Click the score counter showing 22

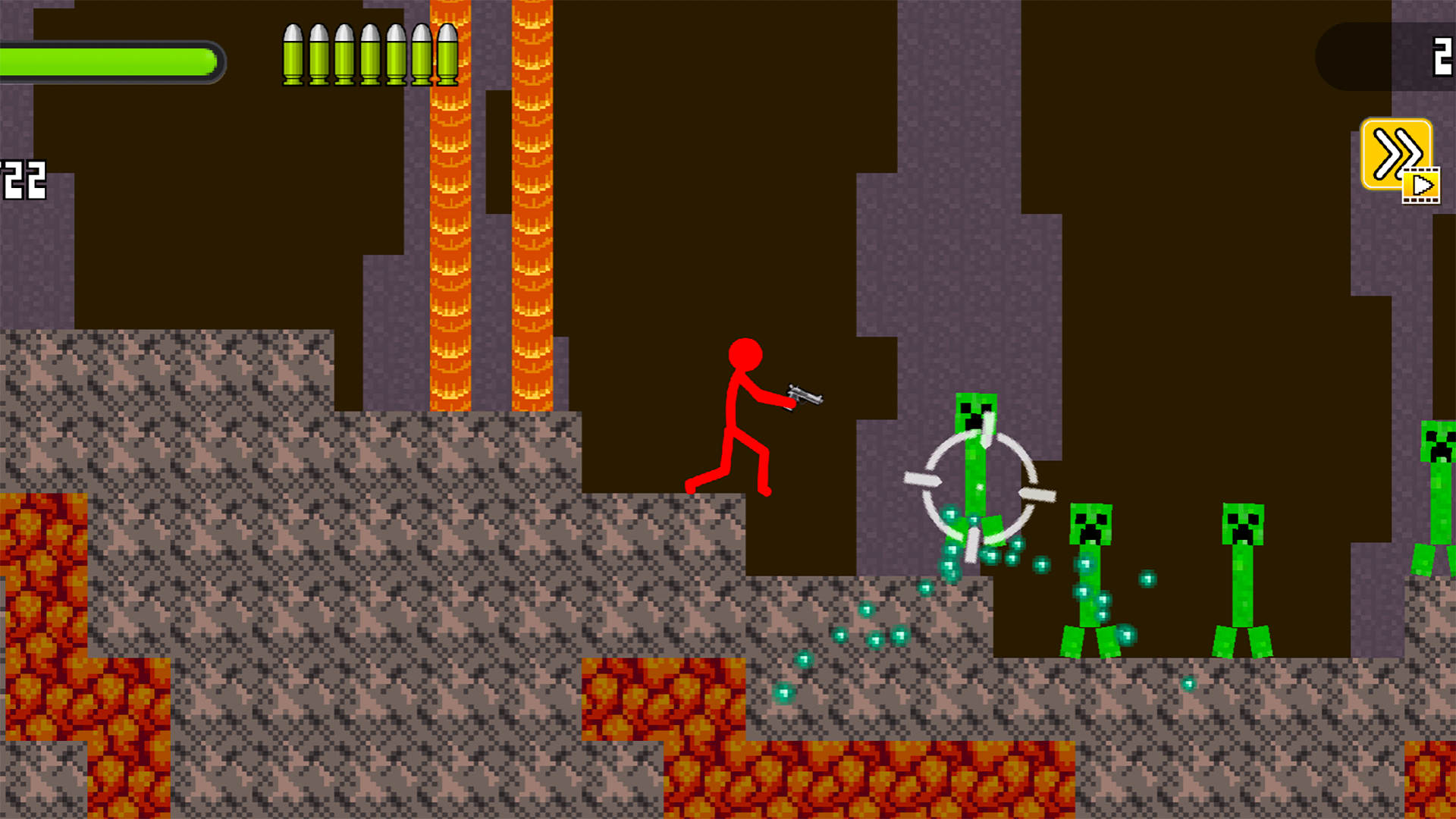coord(23,178)
